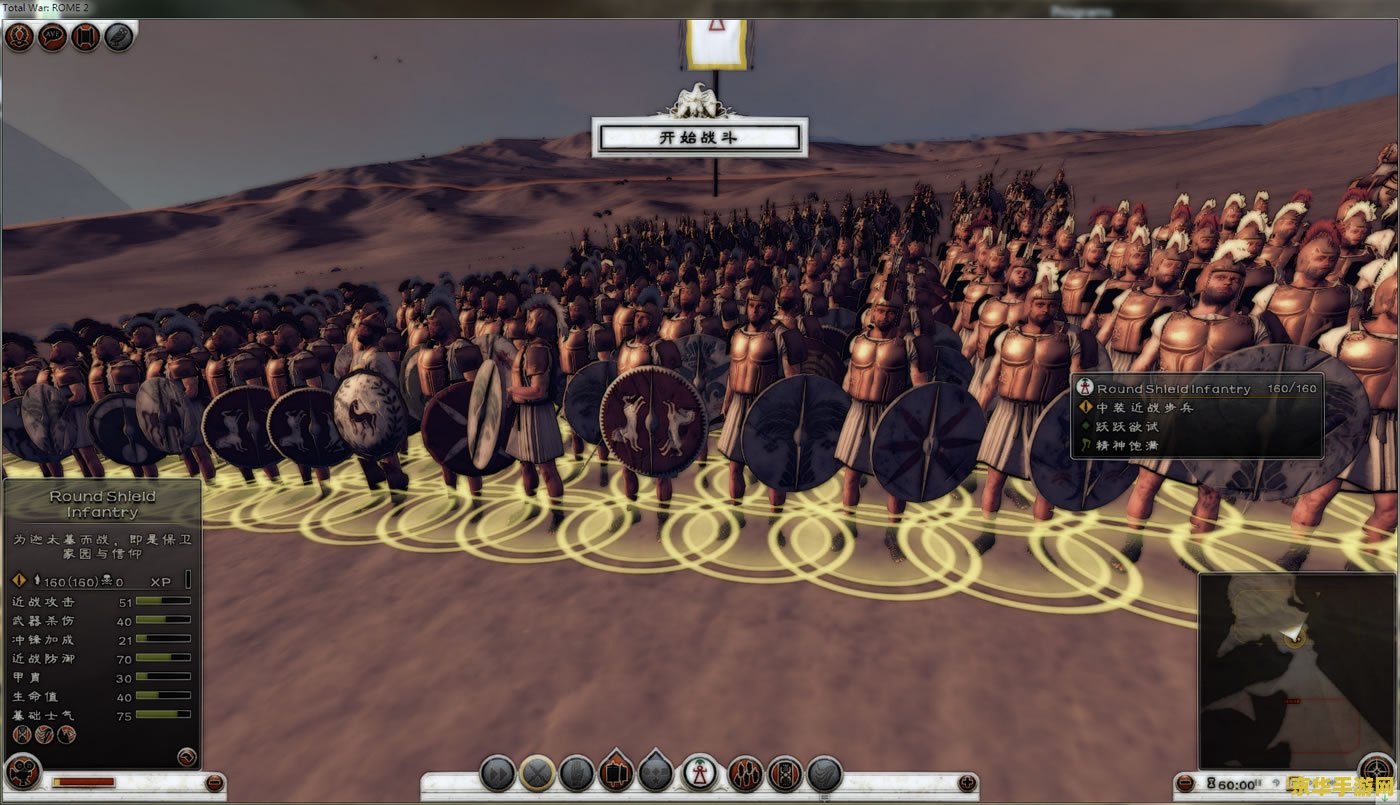
Task: Click the minus button left of the battle timer
Action: (x=1185, y=783)
